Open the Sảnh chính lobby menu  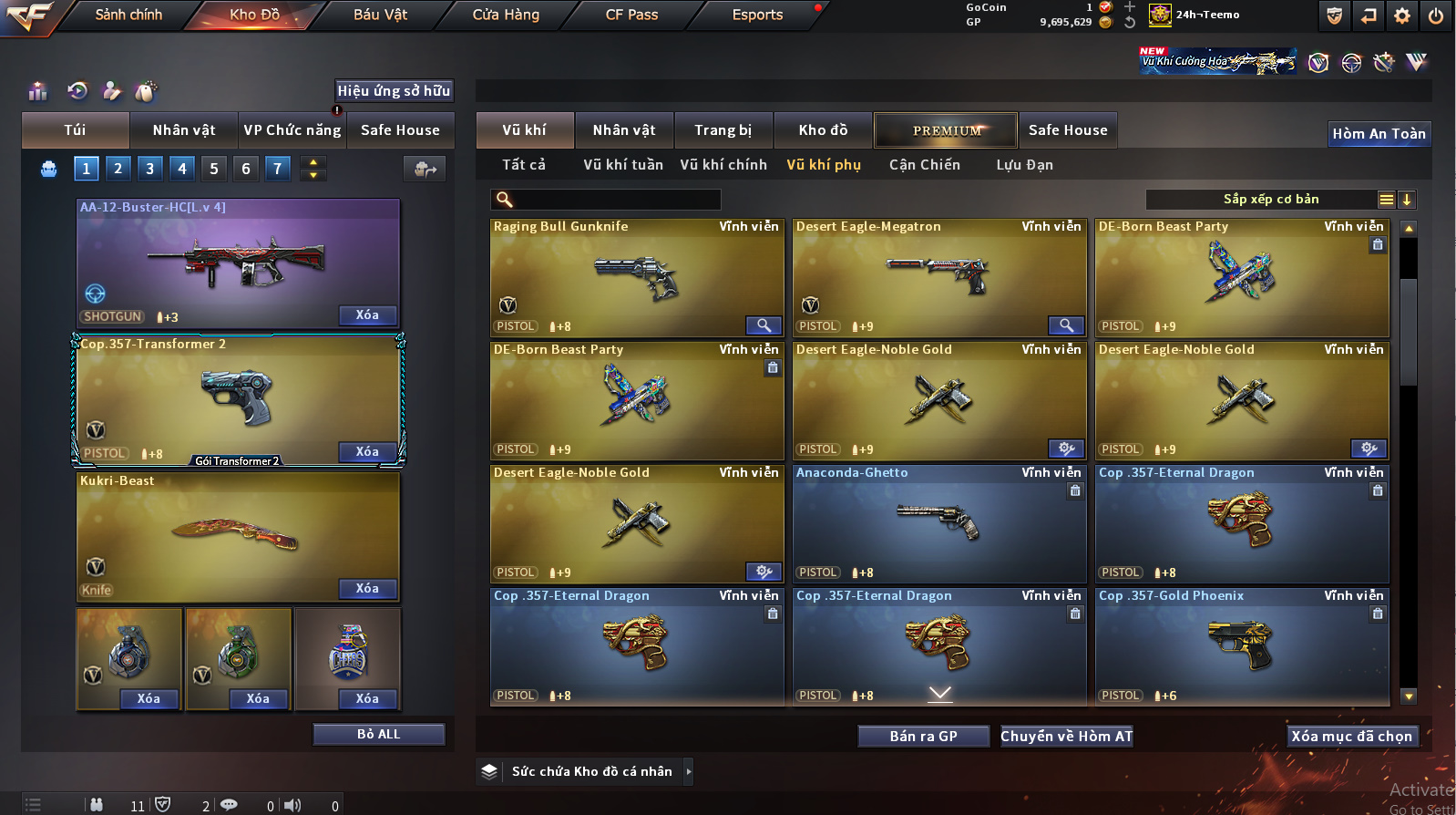128,15
